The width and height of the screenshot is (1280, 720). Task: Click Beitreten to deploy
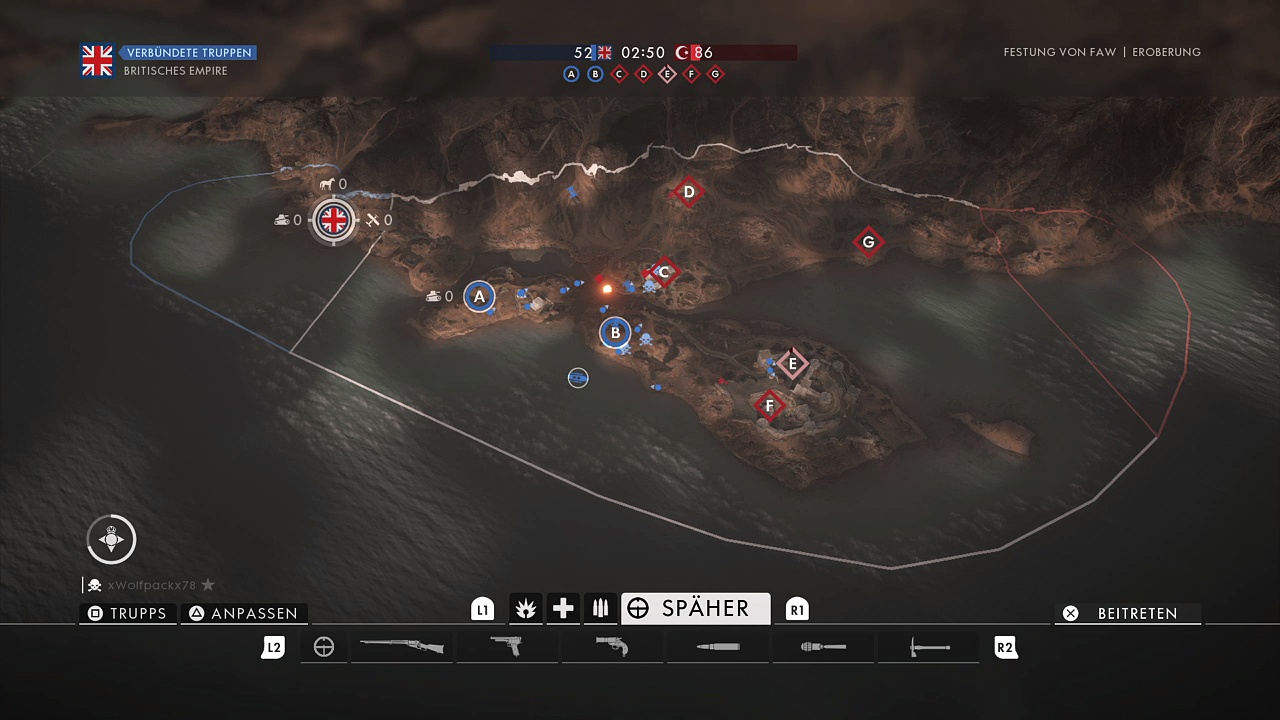click(1127, 613)
